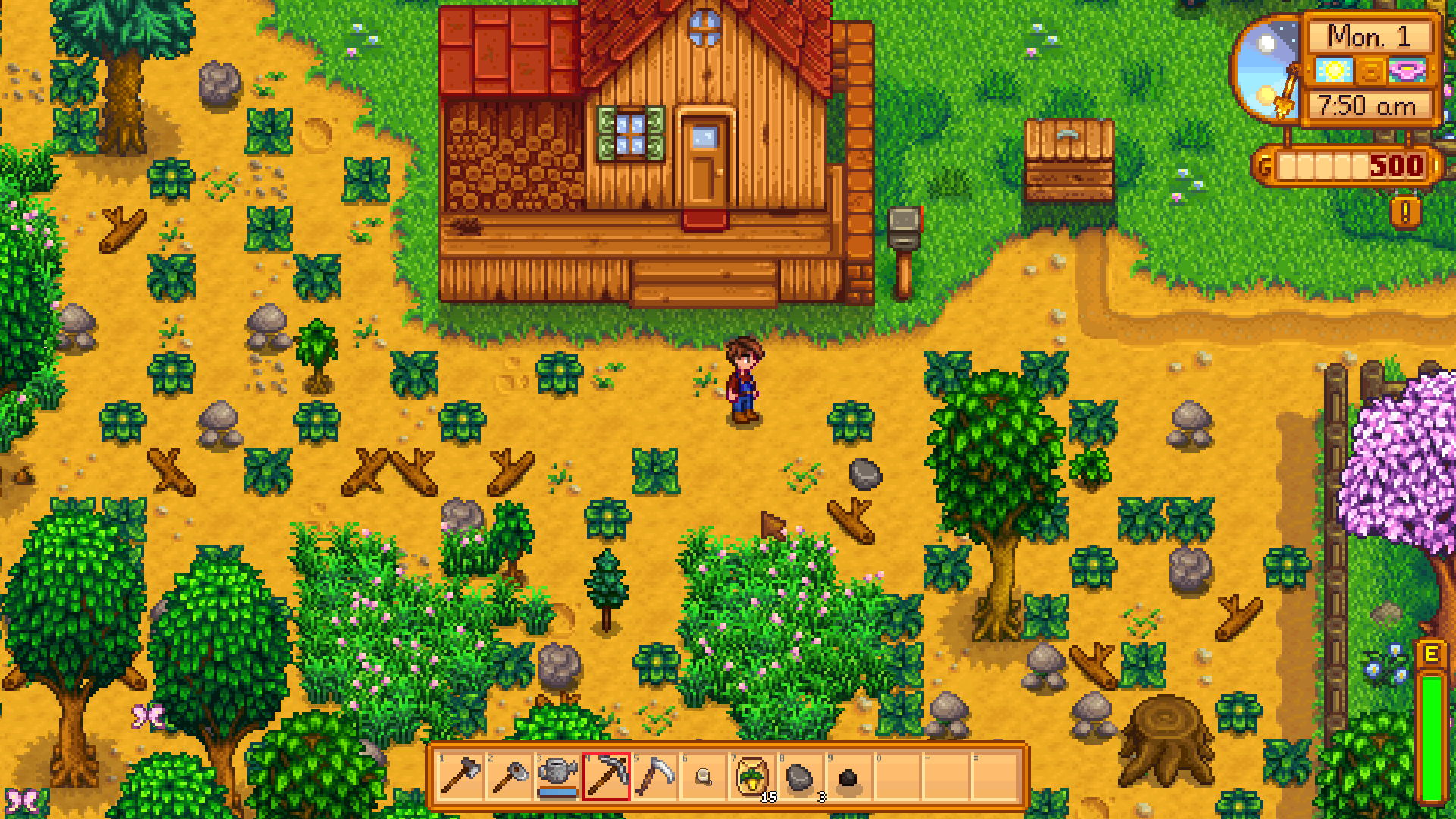Switch to the scythe tool
Screen dimensions: 1456x819
point(655,777)
